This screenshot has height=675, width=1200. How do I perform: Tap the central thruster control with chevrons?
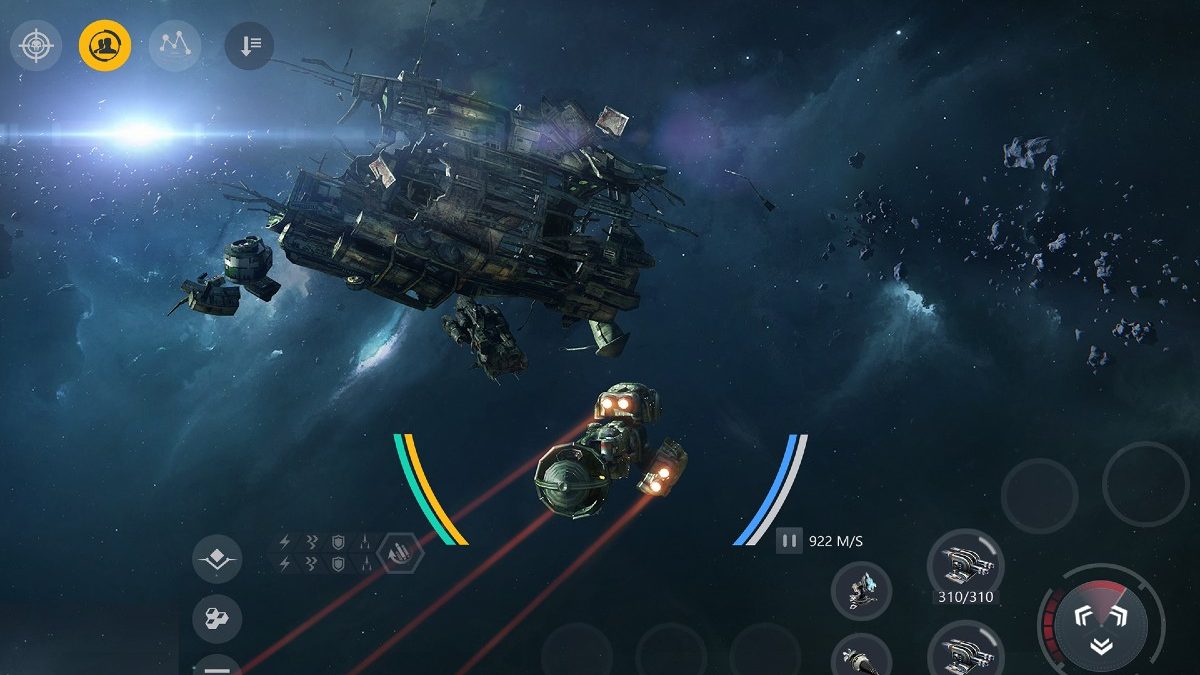[x=1100, y=628]
